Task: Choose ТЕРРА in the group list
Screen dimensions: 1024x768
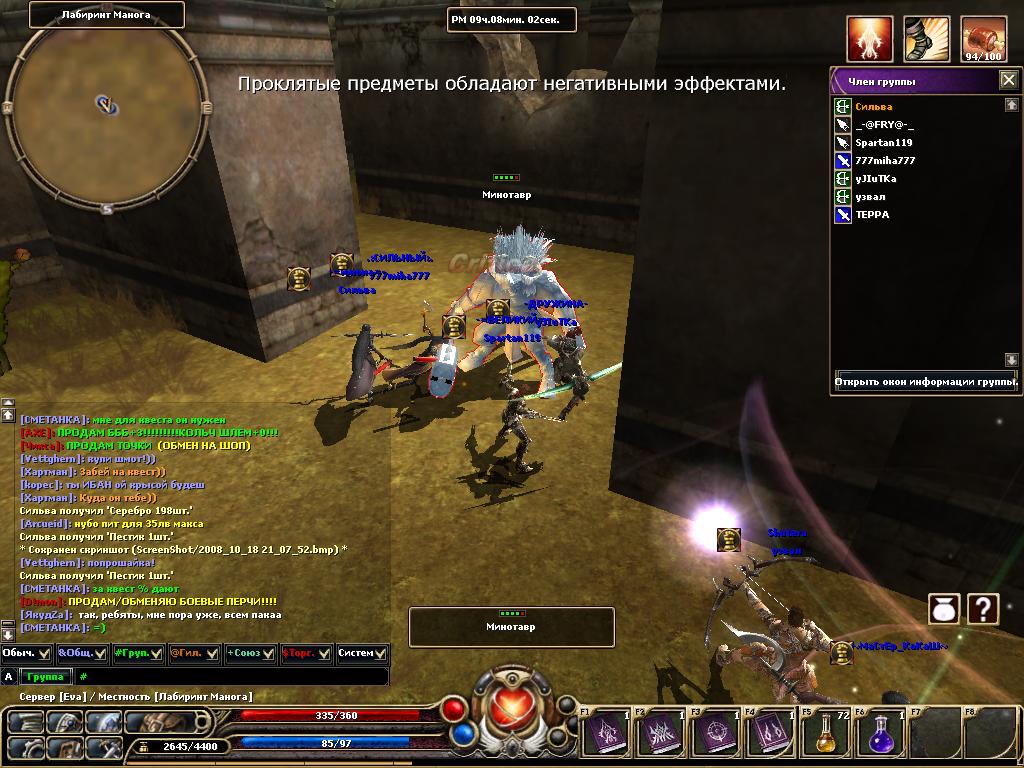Action: point(872,215)
